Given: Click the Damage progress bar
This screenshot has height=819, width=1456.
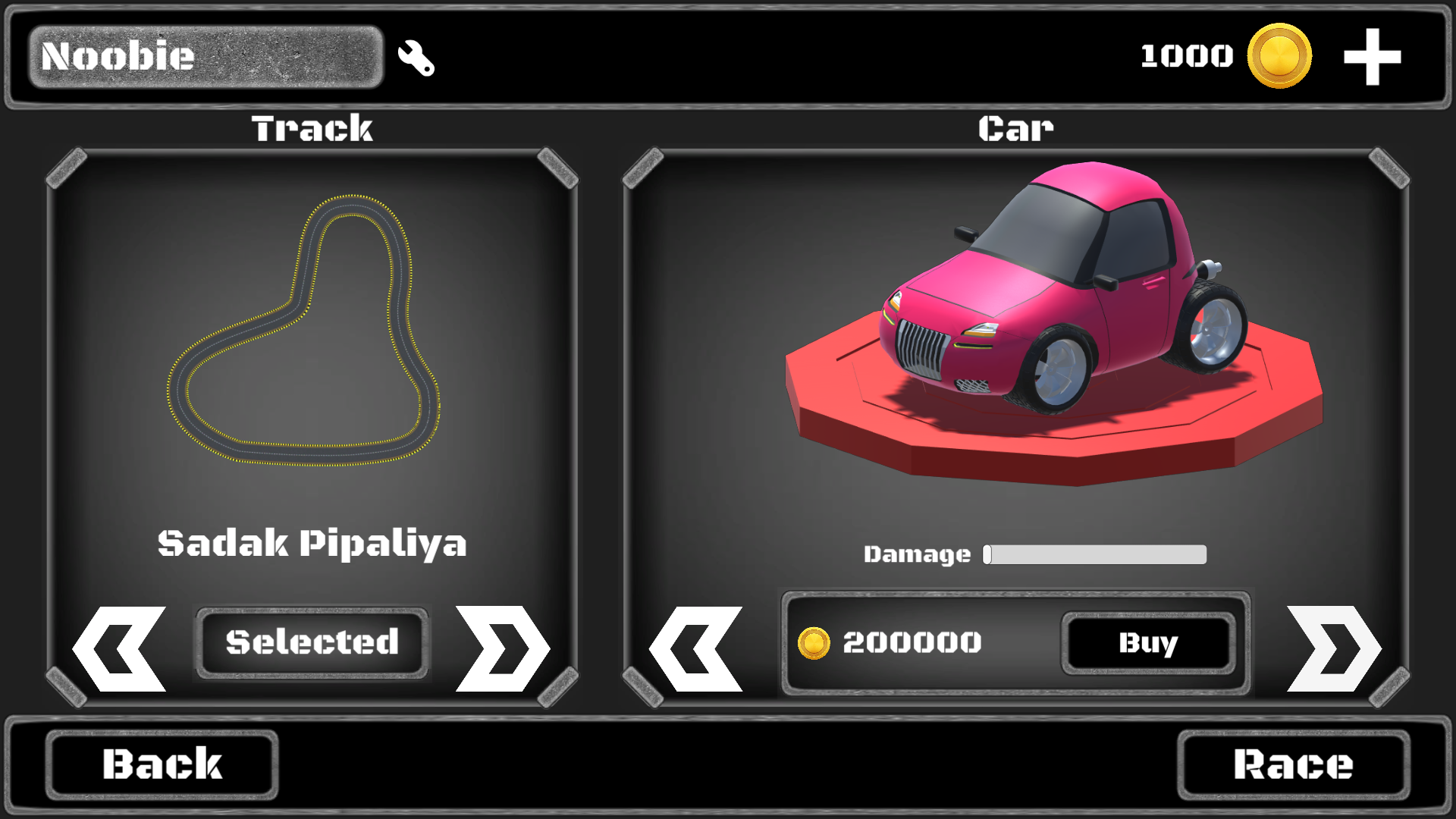Looking at the screenshot, I should pos(1094,554).
